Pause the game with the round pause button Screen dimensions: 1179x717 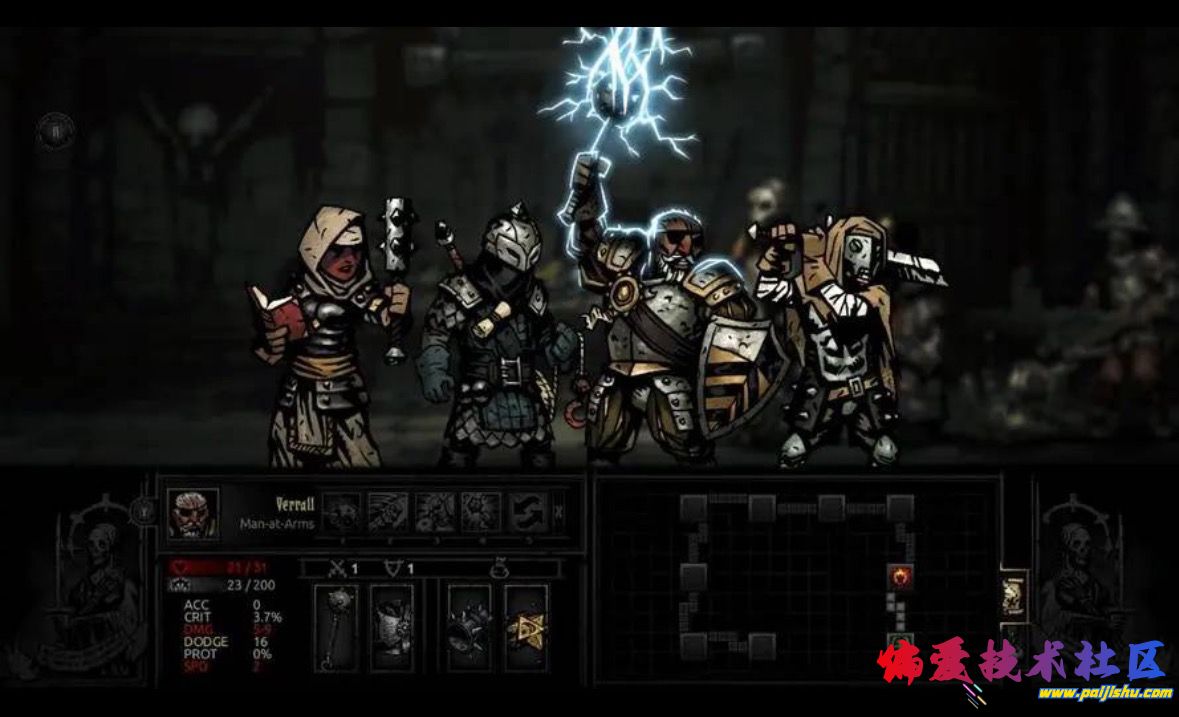pyautogui.click(x=56, y=128)
